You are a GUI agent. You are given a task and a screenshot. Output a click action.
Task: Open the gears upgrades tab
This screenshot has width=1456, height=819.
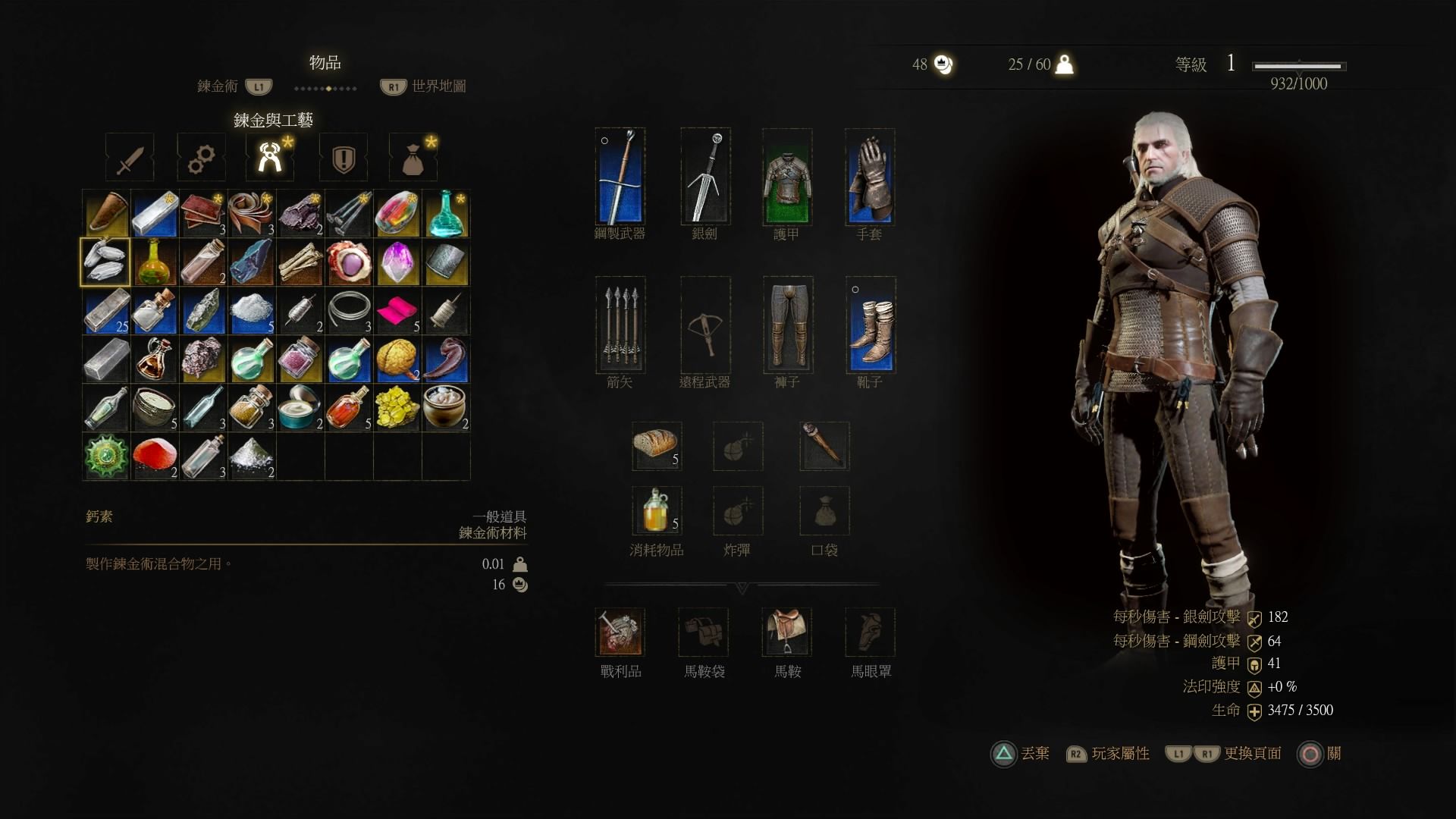click(x=201, y=158)
